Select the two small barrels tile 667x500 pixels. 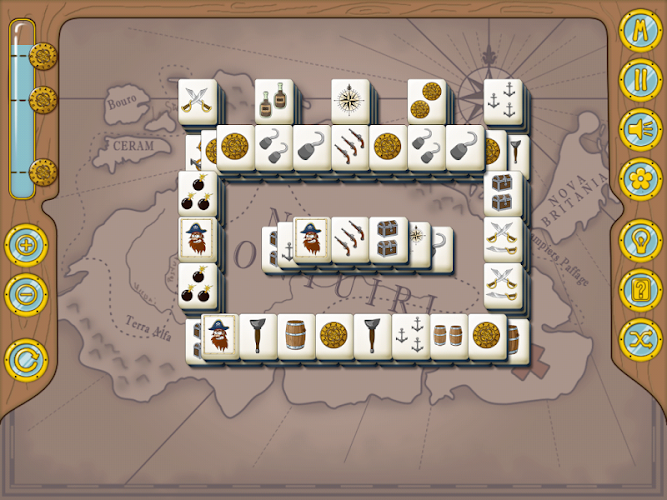point(449,336)
